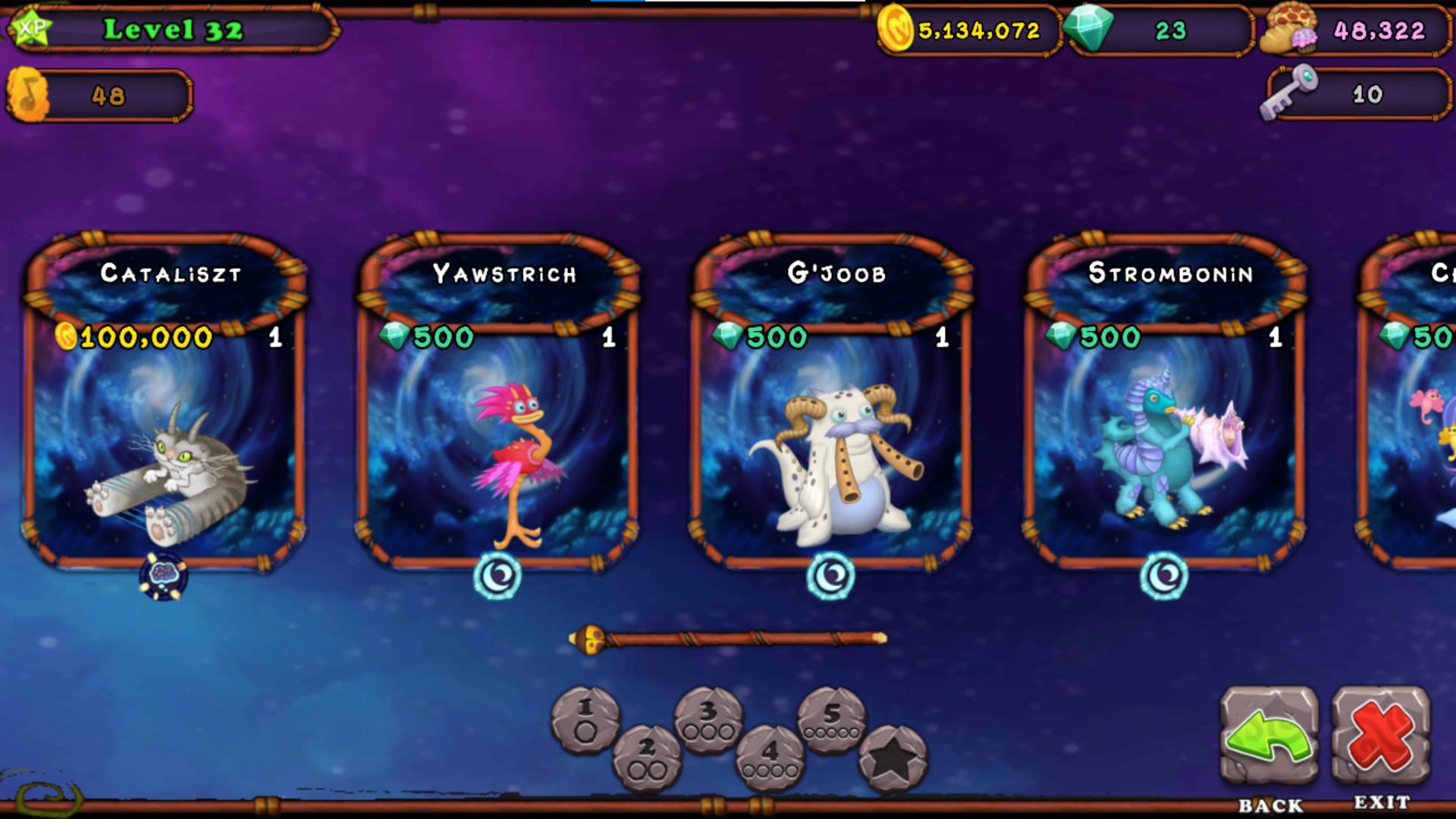
Task: Click the relic note currency icon
Action: point(28,95)
